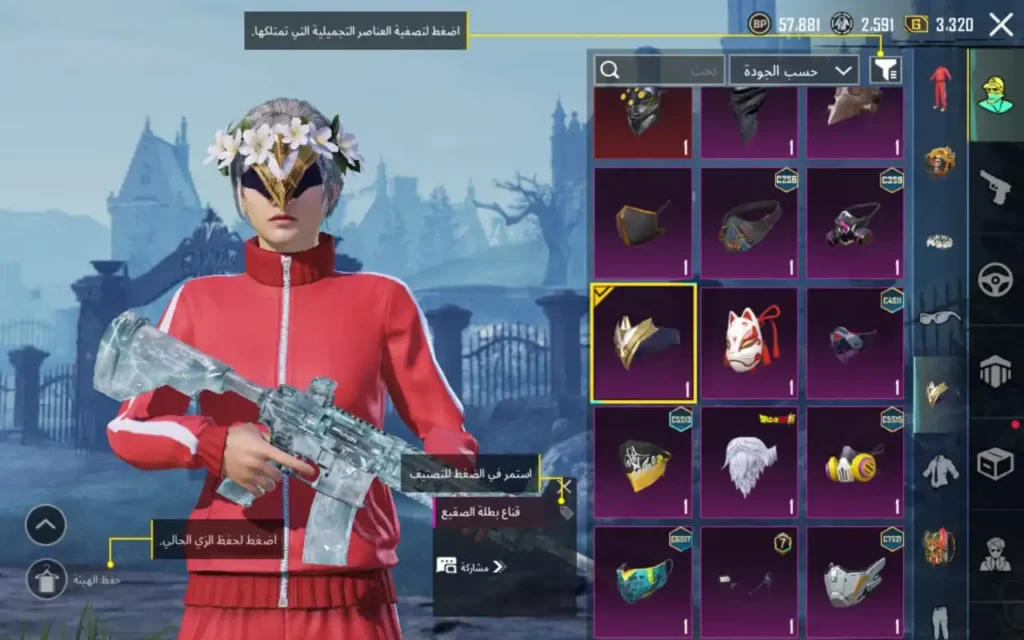This screenshot has width=1024, height=640.
Task: Open the owned-items filter funnel button
Action: [x=885, y=69]
